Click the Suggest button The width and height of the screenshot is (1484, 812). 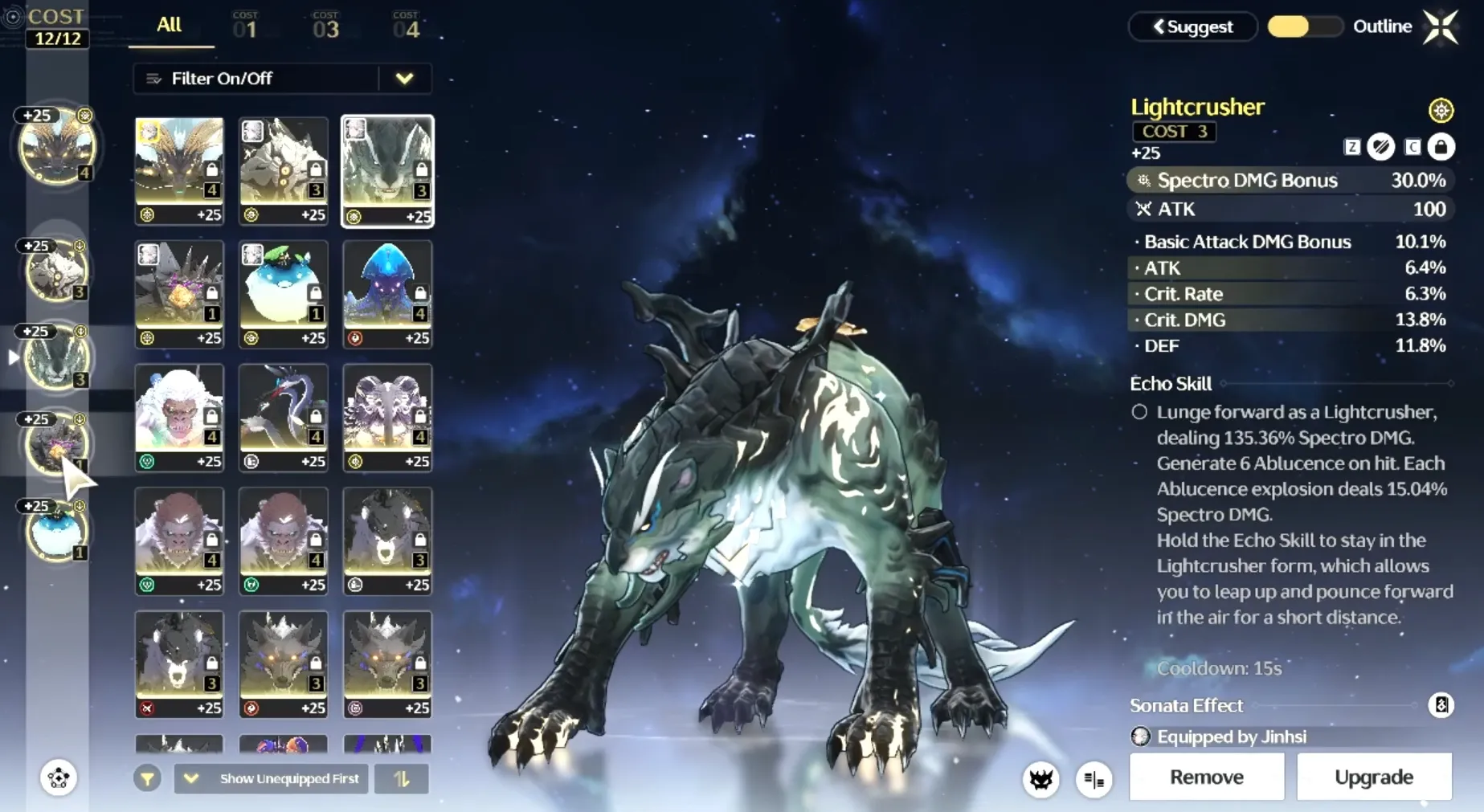[1193, 27]
